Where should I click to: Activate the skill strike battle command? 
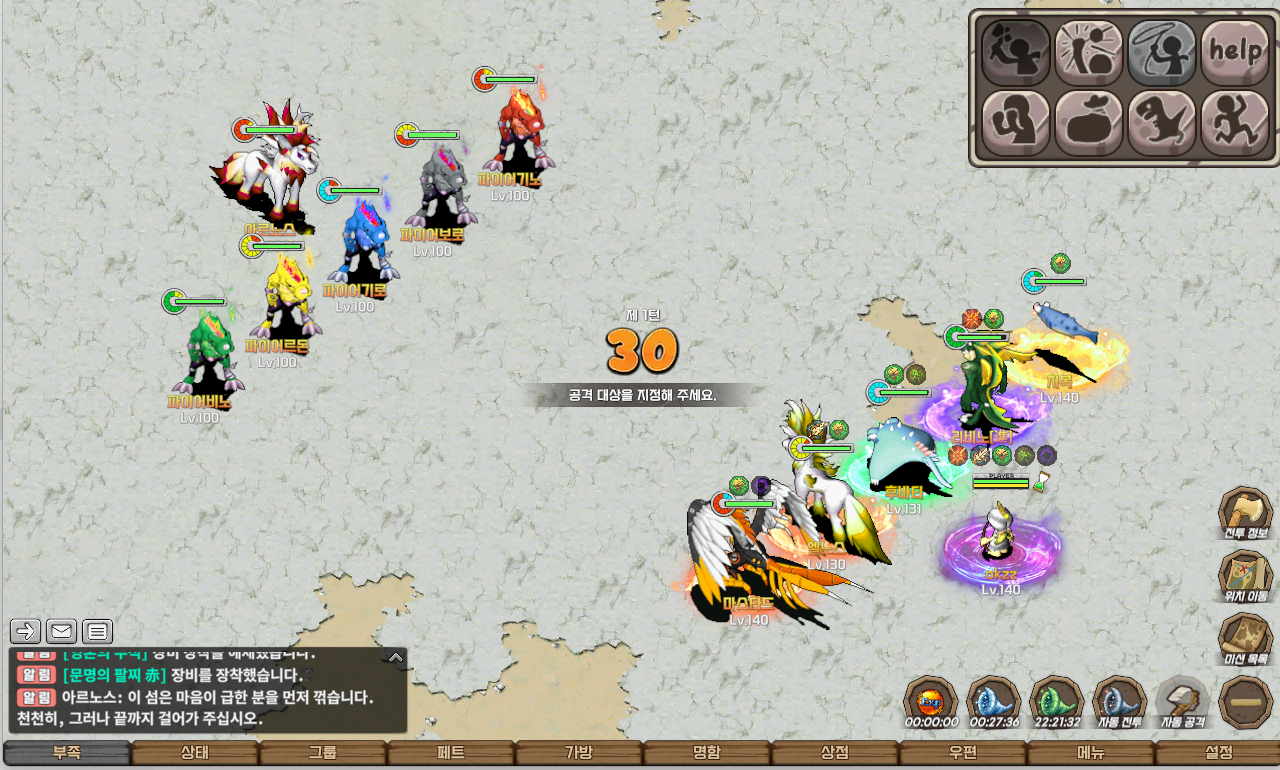coord(1089,50)
